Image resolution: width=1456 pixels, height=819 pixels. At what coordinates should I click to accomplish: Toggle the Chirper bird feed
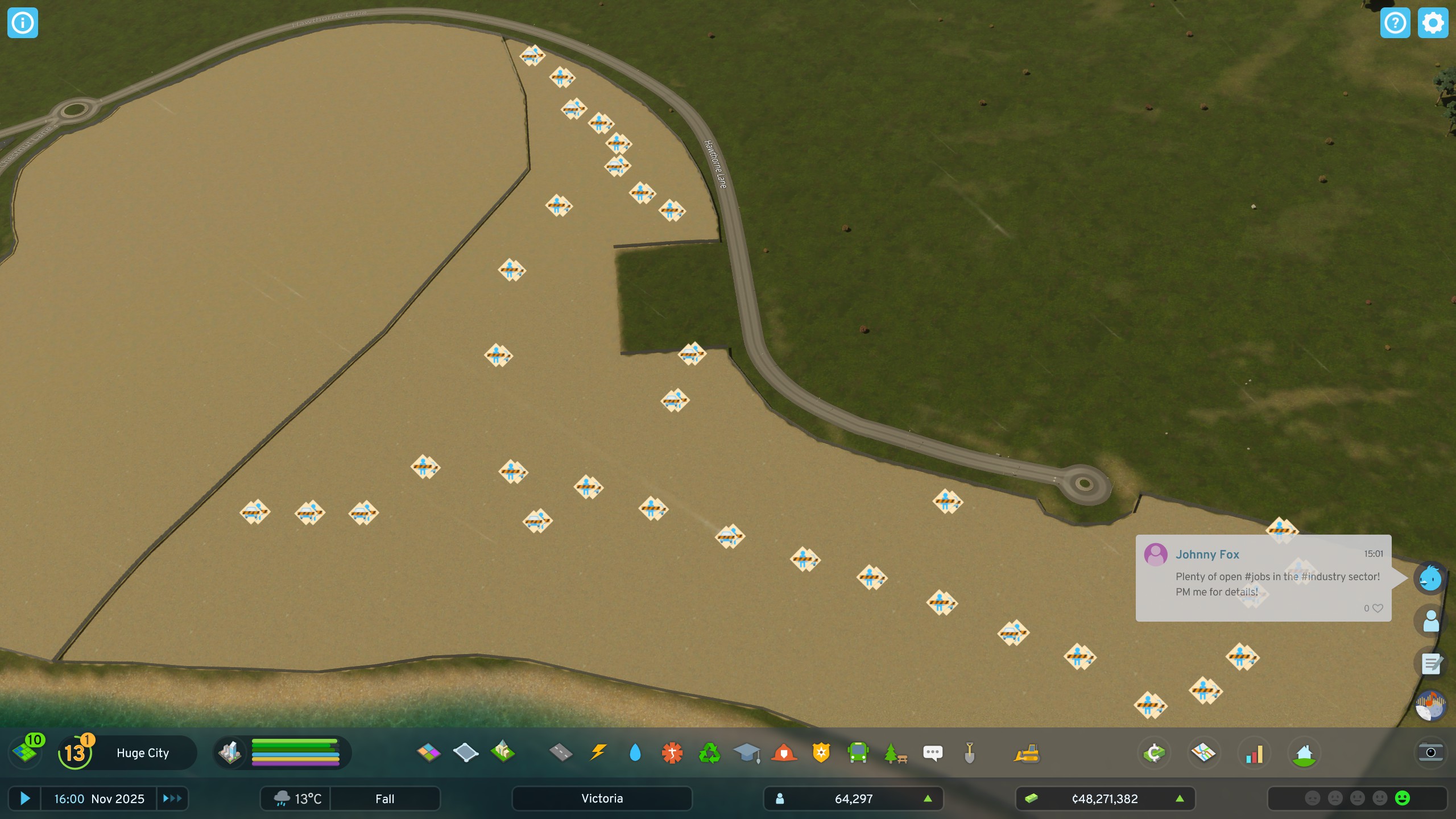1430,578
